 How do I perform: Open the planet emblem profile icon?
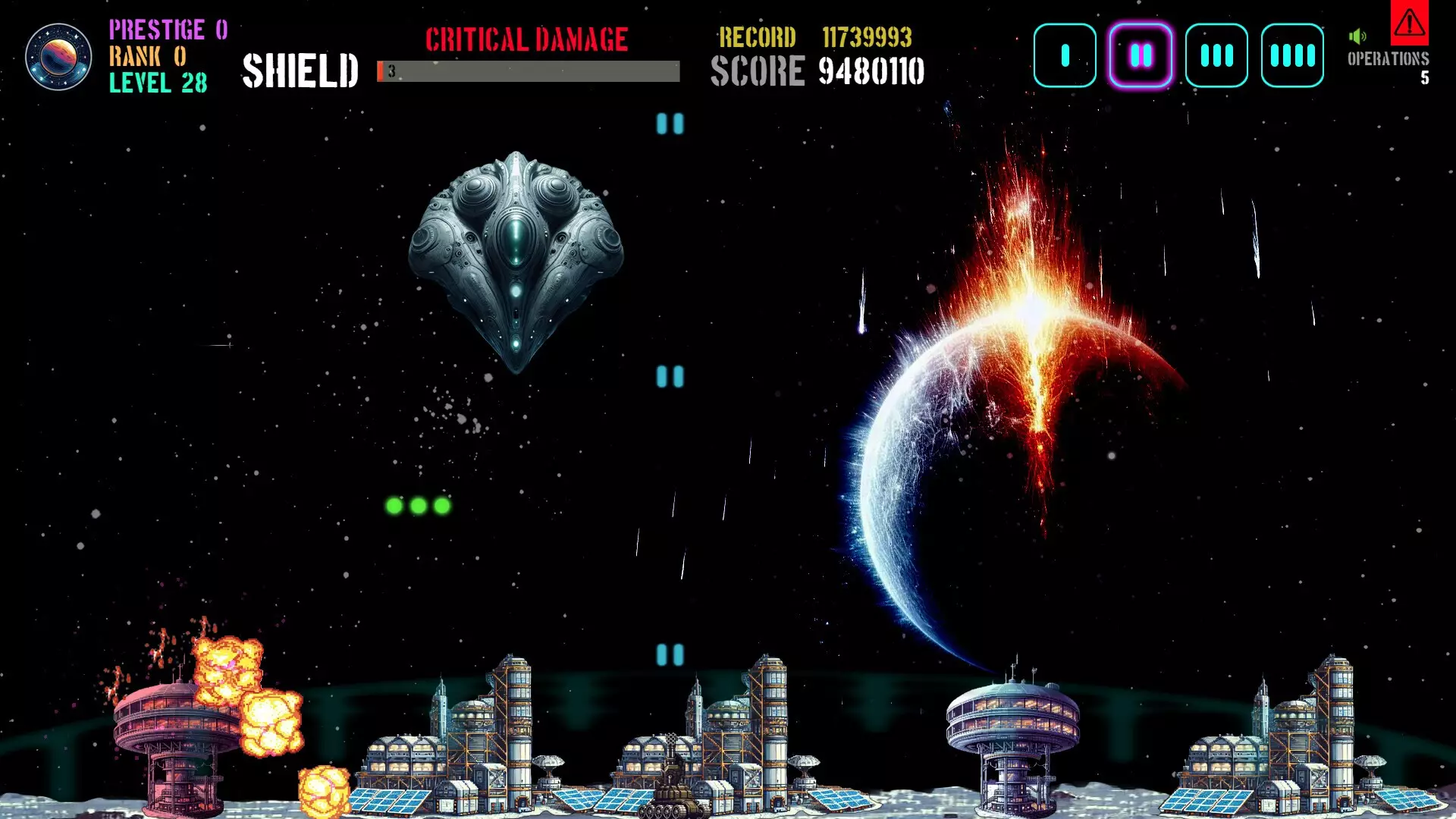point(58,57)
